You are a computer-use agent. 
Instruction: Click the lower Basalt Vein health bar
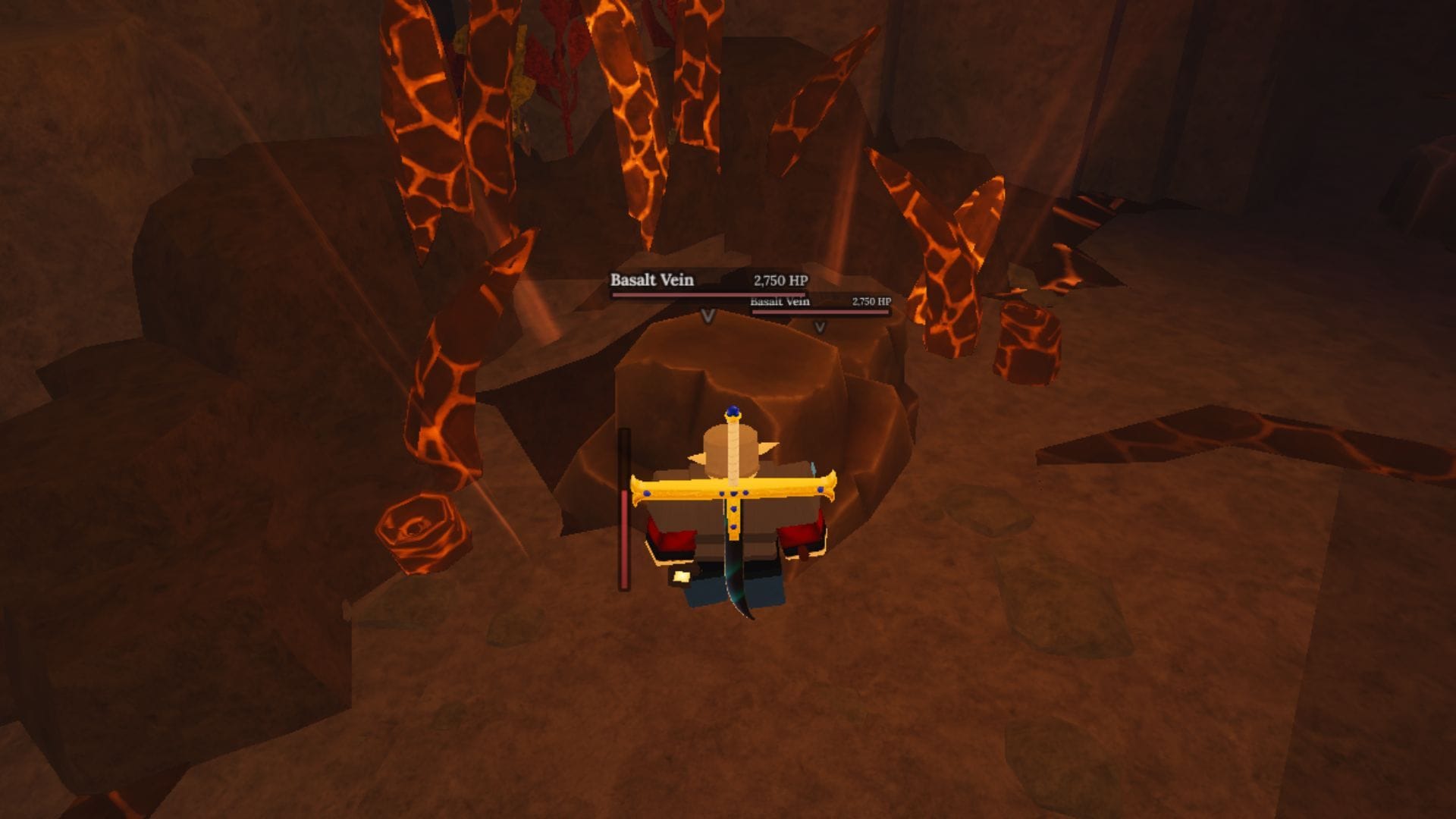(x=819, y=312)
